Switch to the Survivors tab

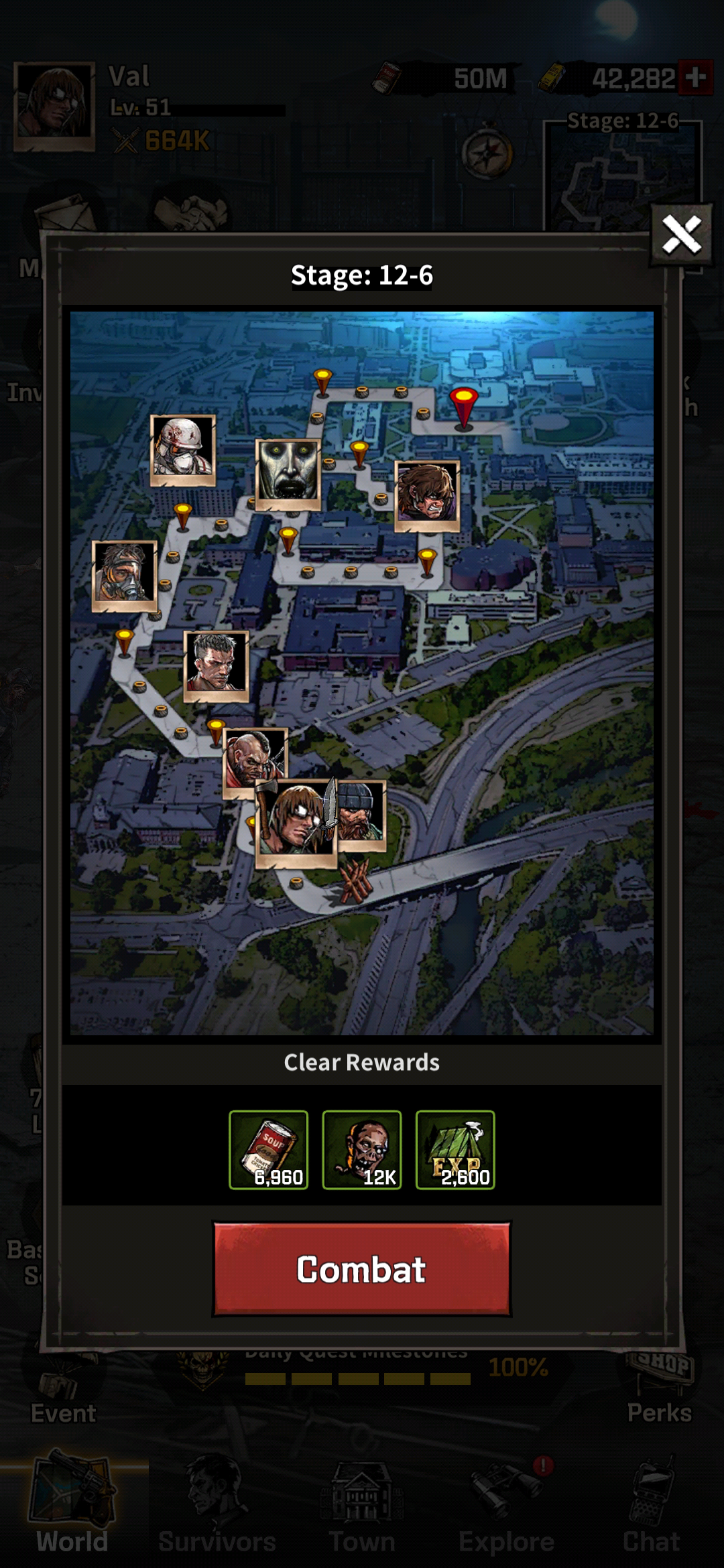217,1514
